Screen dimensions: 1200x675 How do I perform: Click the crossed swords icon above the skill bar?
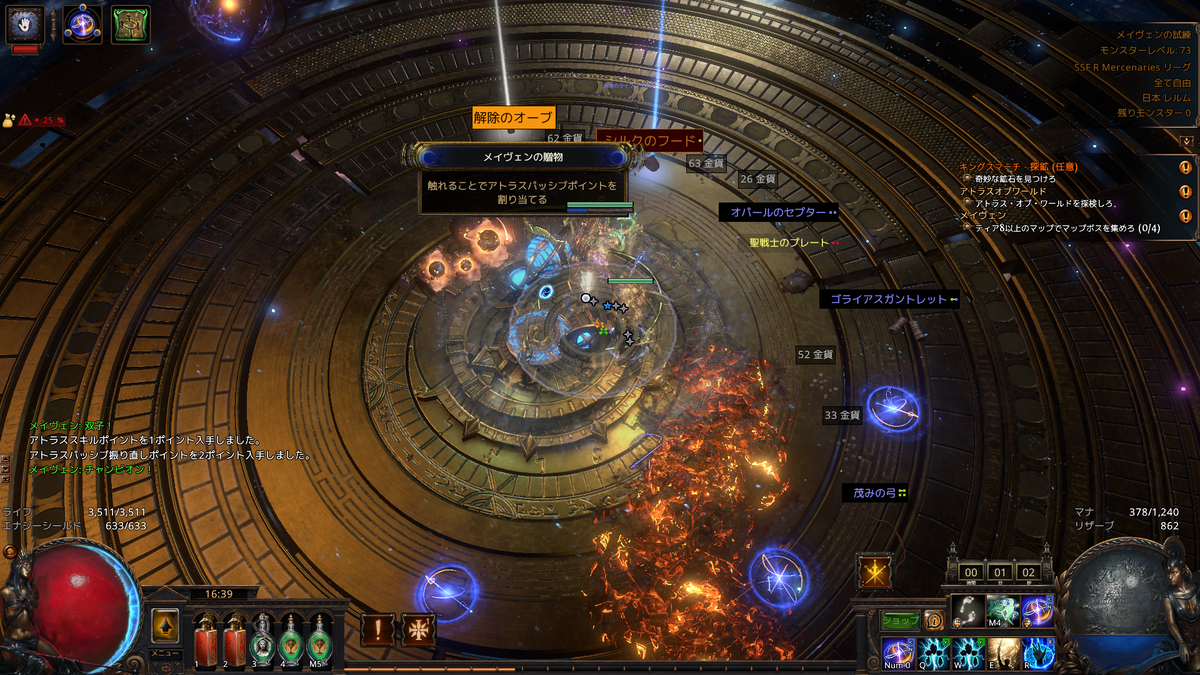tap(874, 572)
